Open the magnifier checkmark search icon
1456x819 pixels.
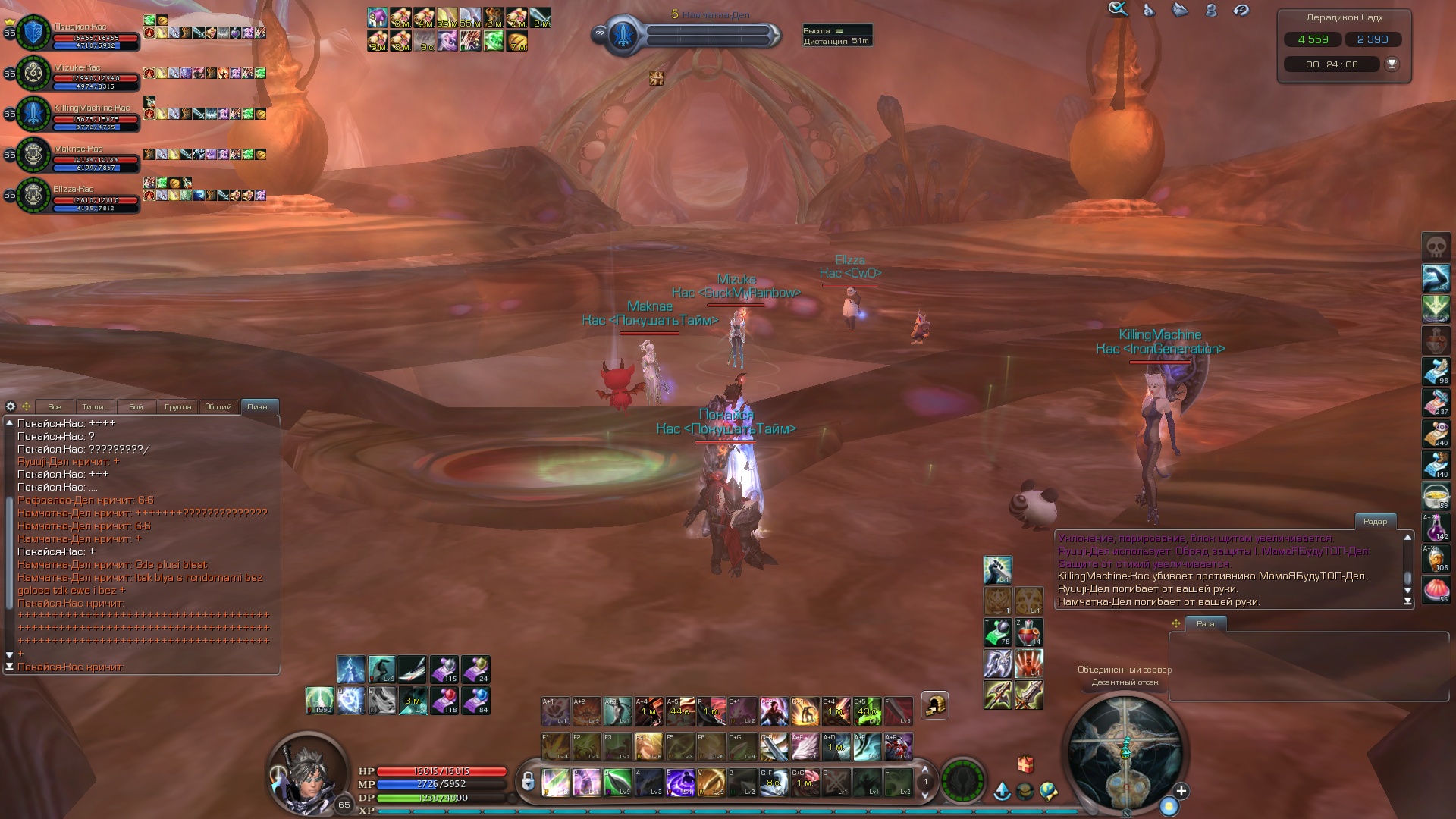pos(1118,10)
